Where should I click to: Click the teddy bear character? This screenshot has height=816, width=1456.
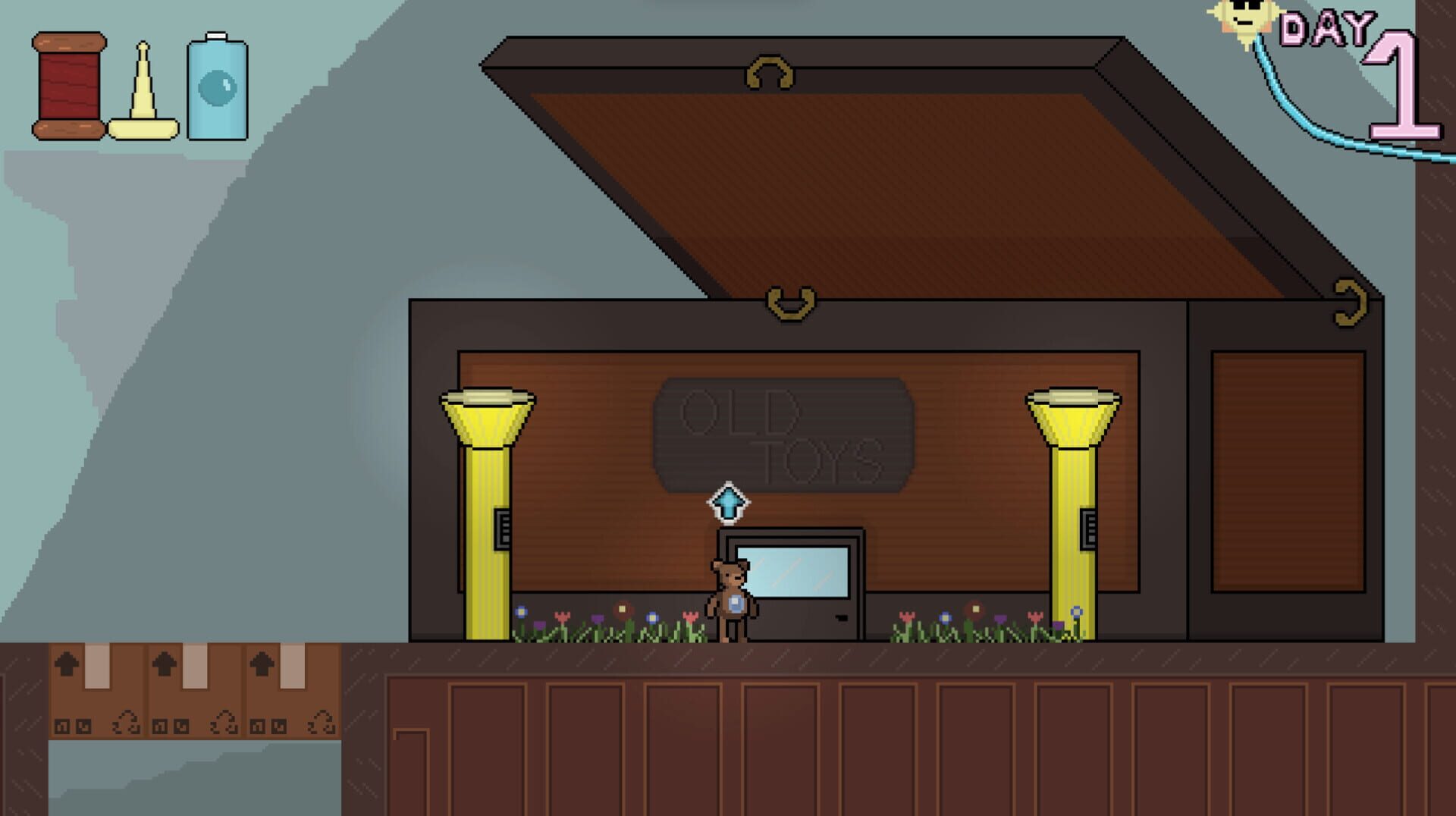point(730,599)
